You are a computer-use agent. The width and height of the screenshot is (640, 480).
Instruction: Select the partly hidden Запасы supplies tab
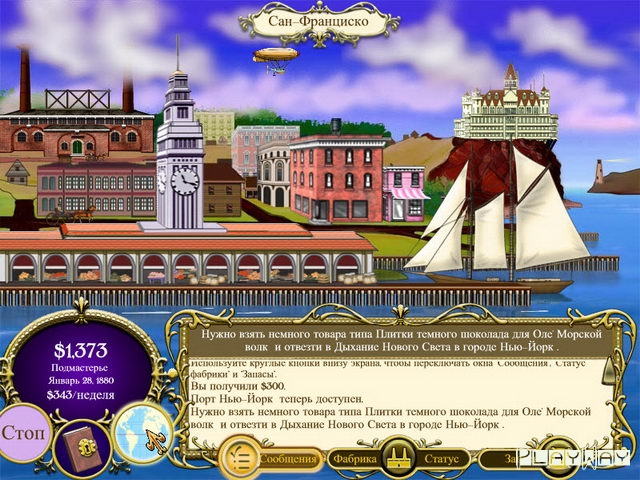click(510, 460)
